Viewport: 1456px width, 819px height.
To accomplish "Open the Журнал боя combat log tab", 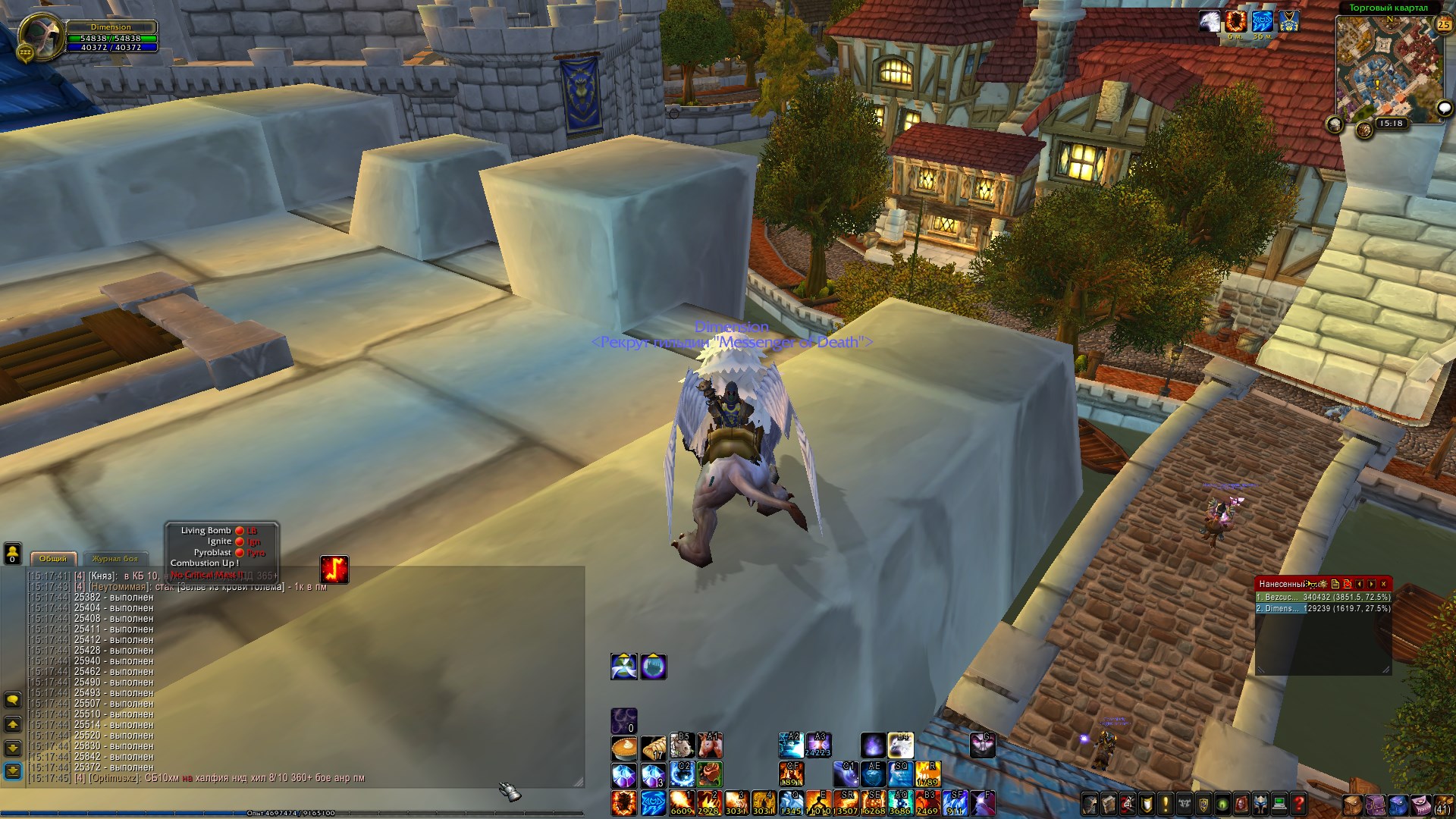I will 115,559.
